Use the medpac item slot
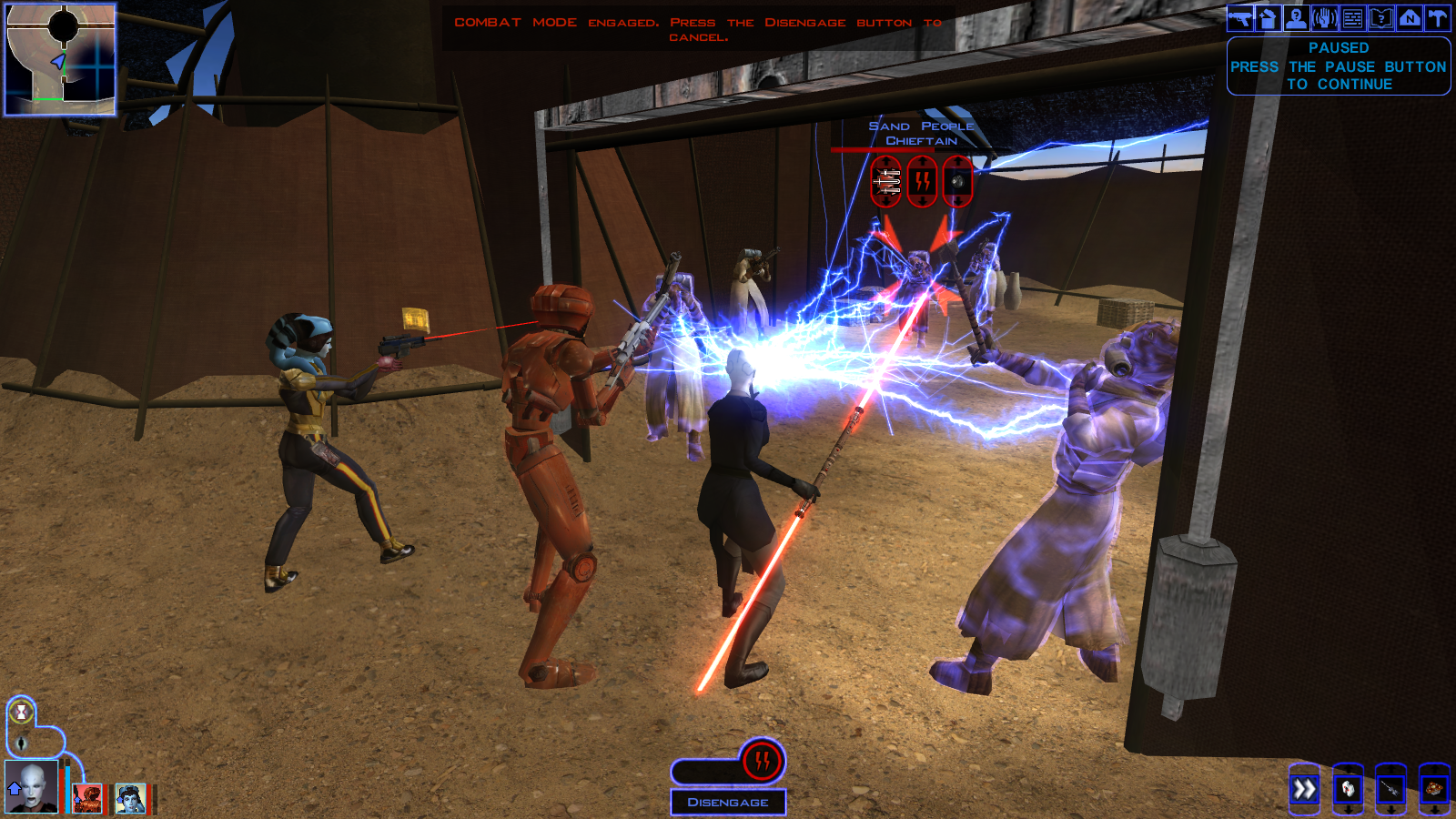 1348,789
